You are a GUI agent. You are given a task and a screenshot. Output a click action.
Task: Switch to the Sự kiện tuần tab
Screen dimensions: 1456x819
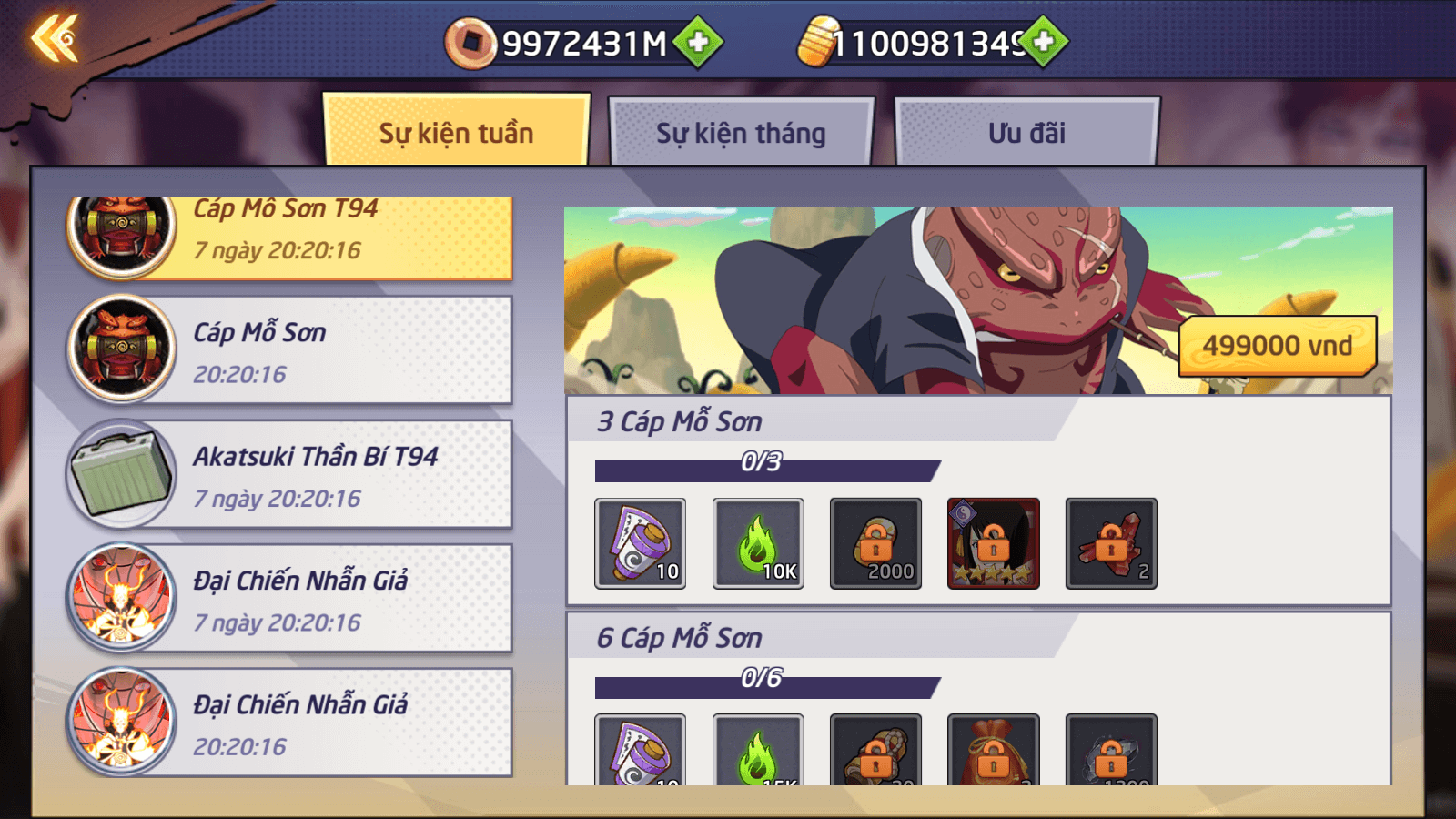456,133
